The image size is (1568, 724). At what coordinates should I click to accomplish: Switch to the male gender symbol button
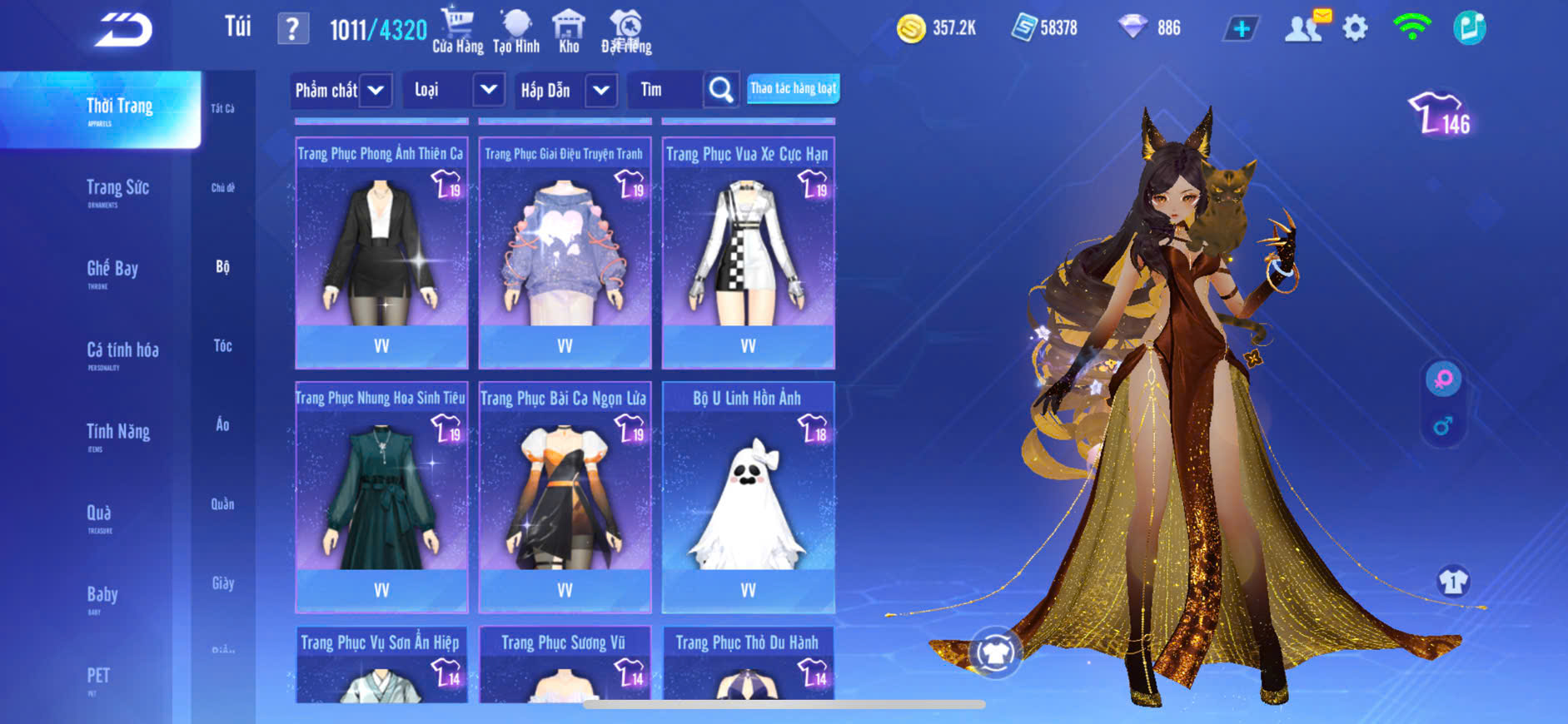(1442, 427)
